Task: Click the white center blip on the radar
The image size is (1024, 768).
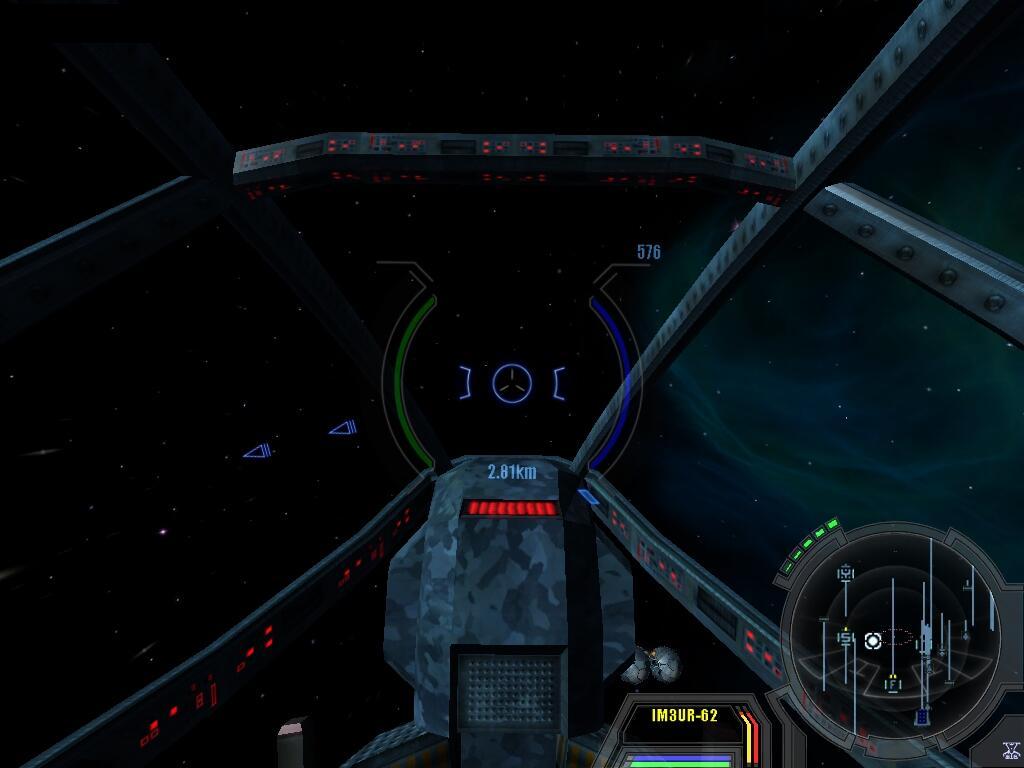Action: (x=872, y=640)
